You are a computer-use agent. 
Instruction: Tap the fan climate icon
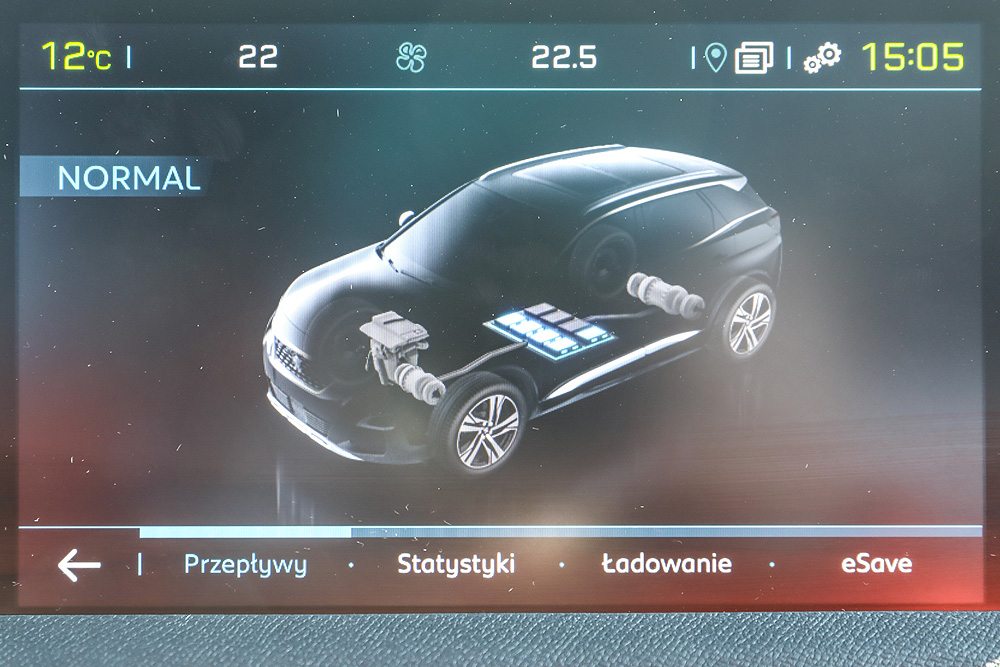411,57
